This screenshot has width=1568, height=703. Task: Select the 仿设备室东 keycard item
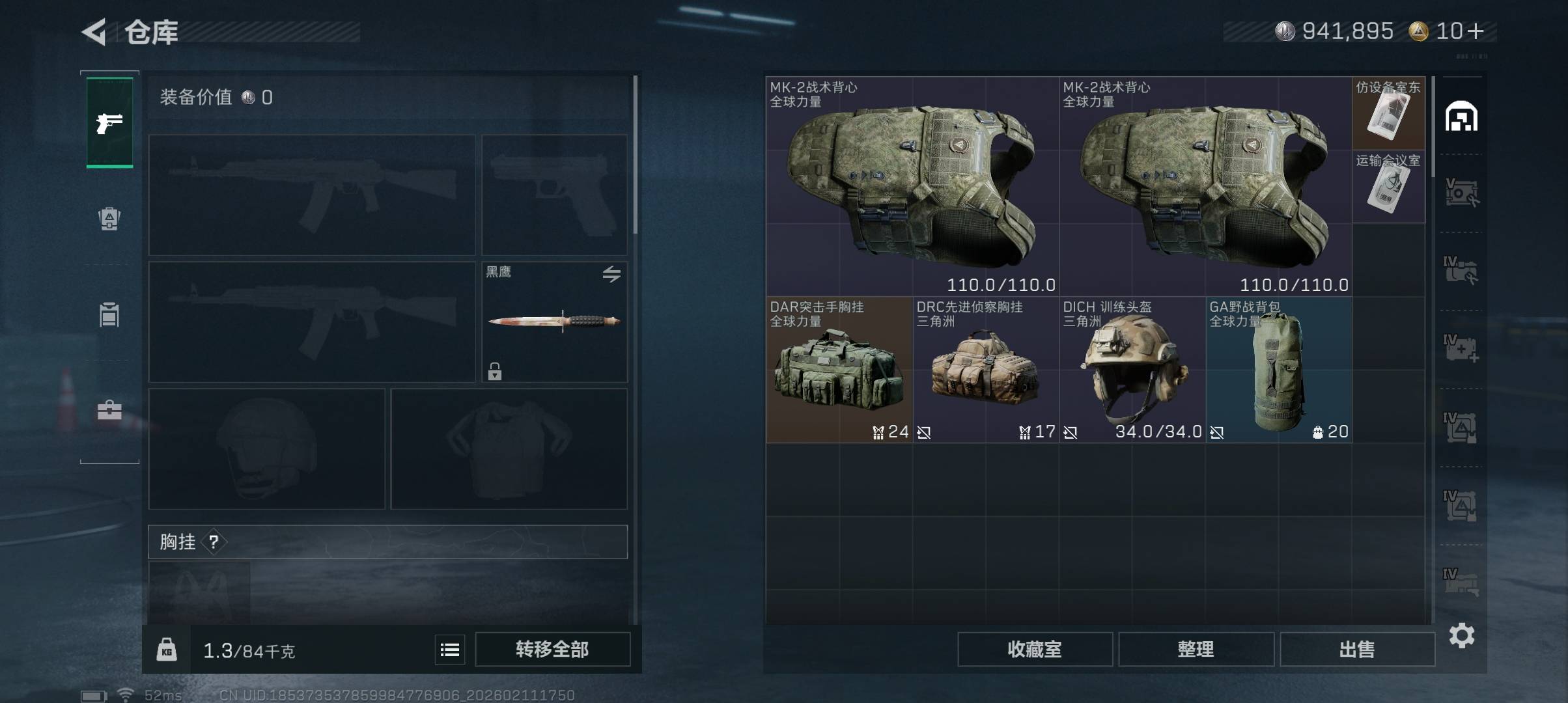click(x=1388, y=114)
